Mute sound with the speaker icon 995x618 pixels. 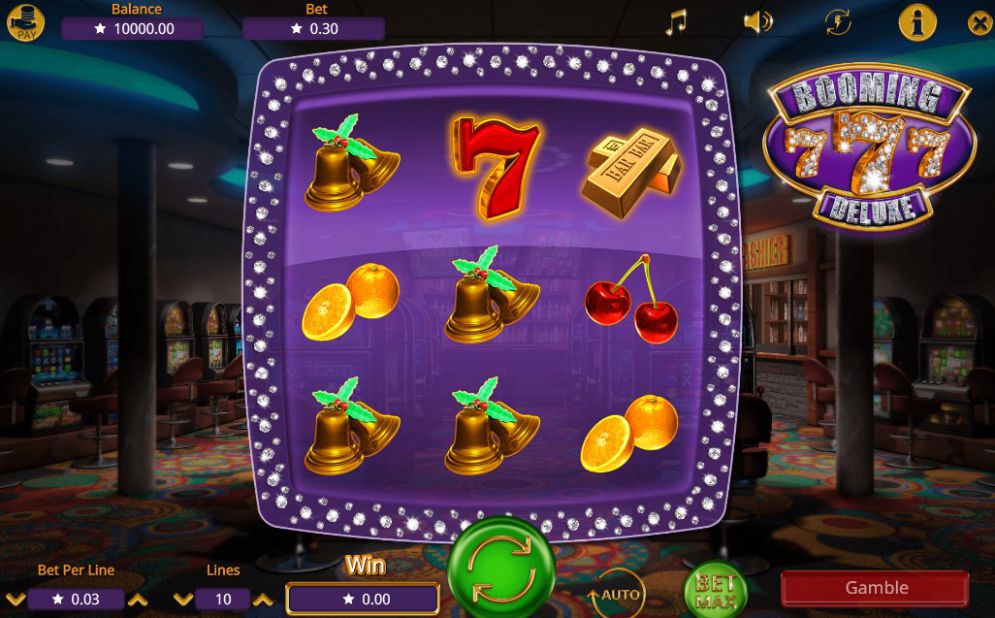click(x=757, y=22)
